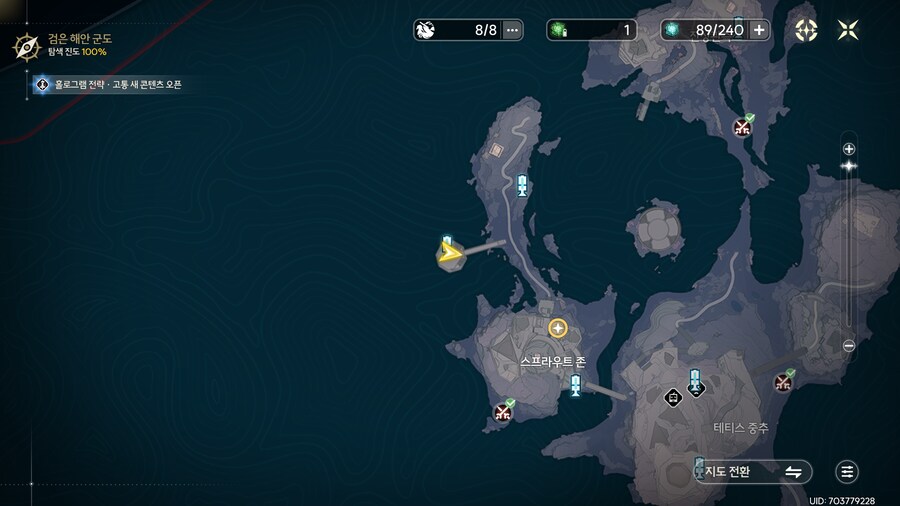The height and width of the screenshot is (506, 900).
Task: Select the teleport beacon below 스프라우트 존 label
Action: click(575, 385)
